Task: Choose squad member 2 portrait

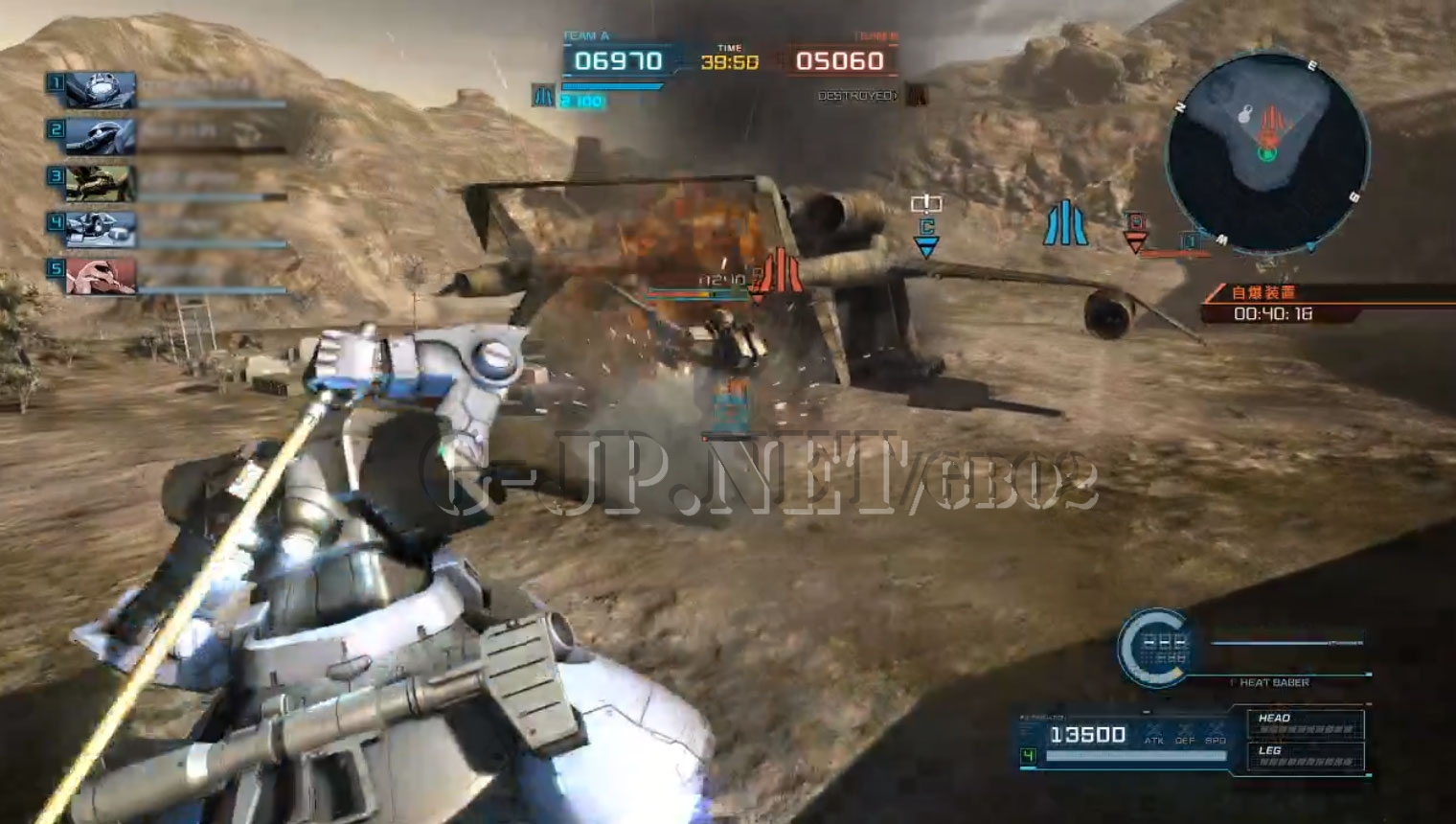Action: 100,137
